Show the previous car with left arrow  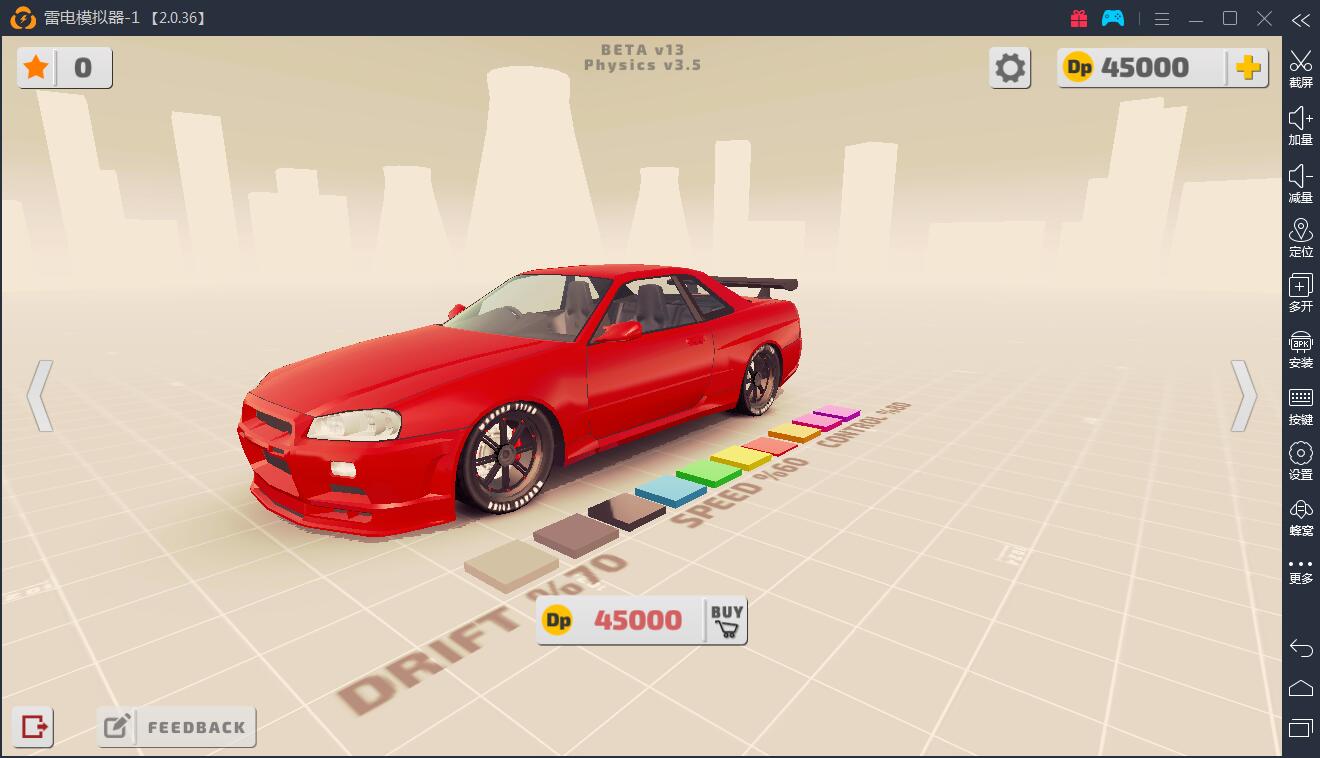point(39,396)
